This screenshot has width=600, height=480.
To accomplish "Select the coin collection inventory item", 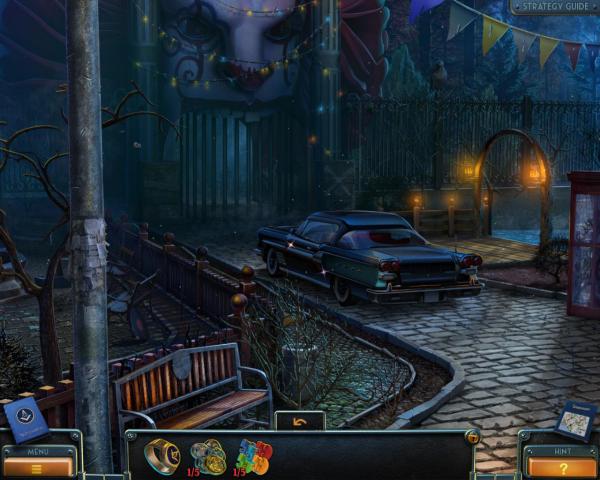I will pos(209,455).
